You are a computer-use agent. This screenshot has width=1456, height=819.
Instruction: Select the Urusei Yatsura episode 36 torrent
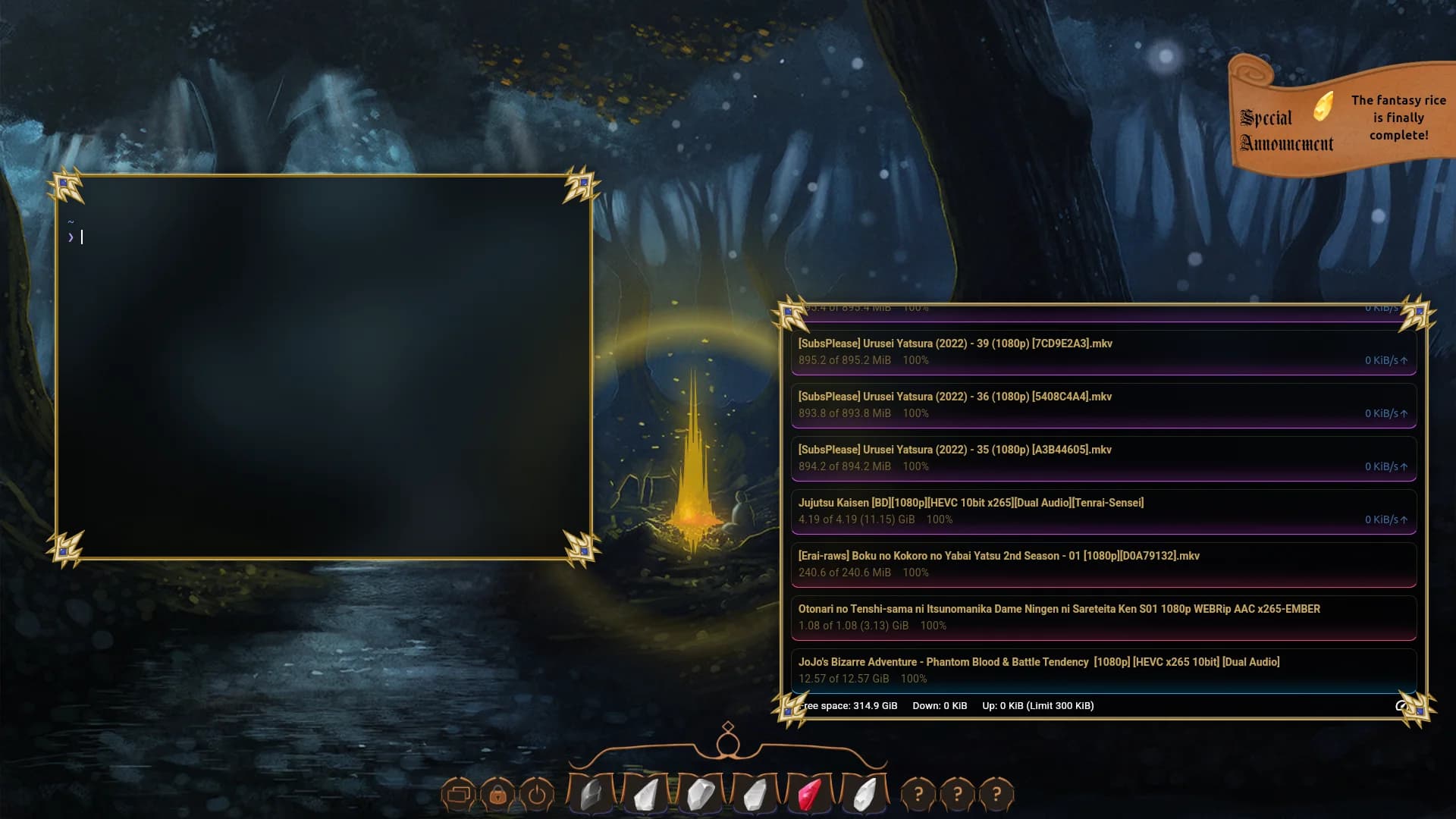(1103, 405)
